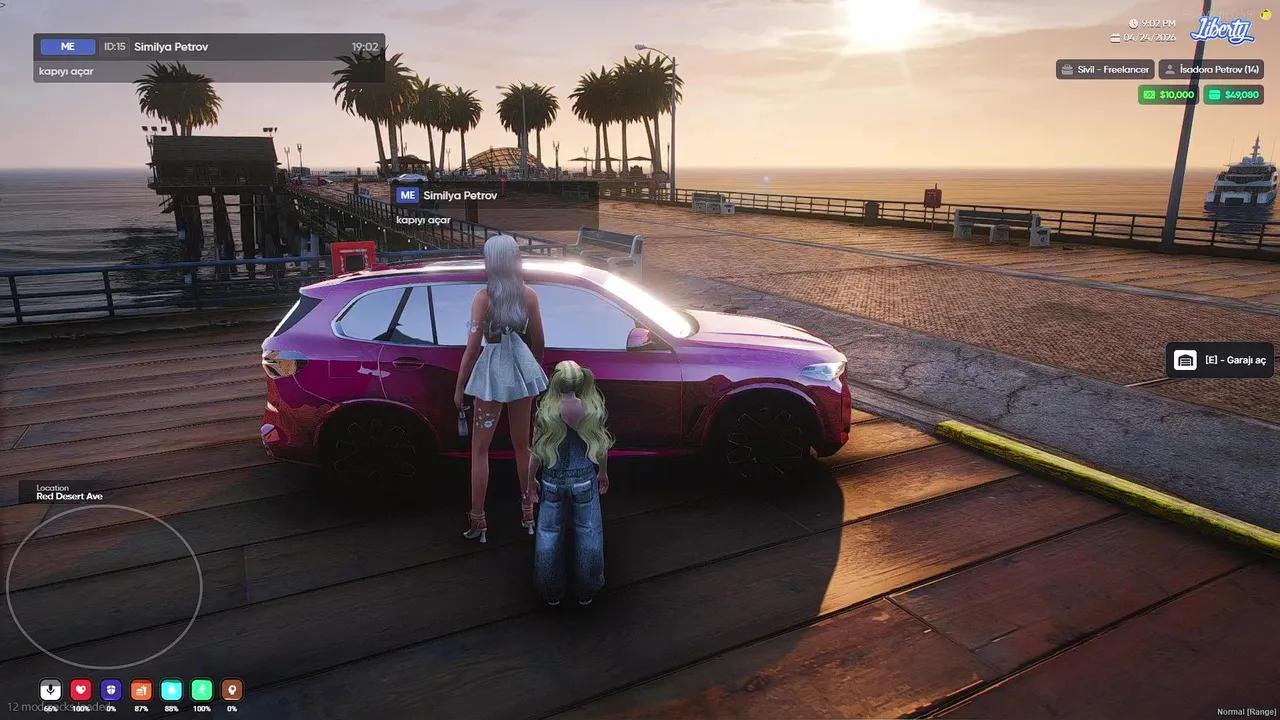
Task: Click the Similya Petrov chat message panel
Action: click(x=209, y=58)
